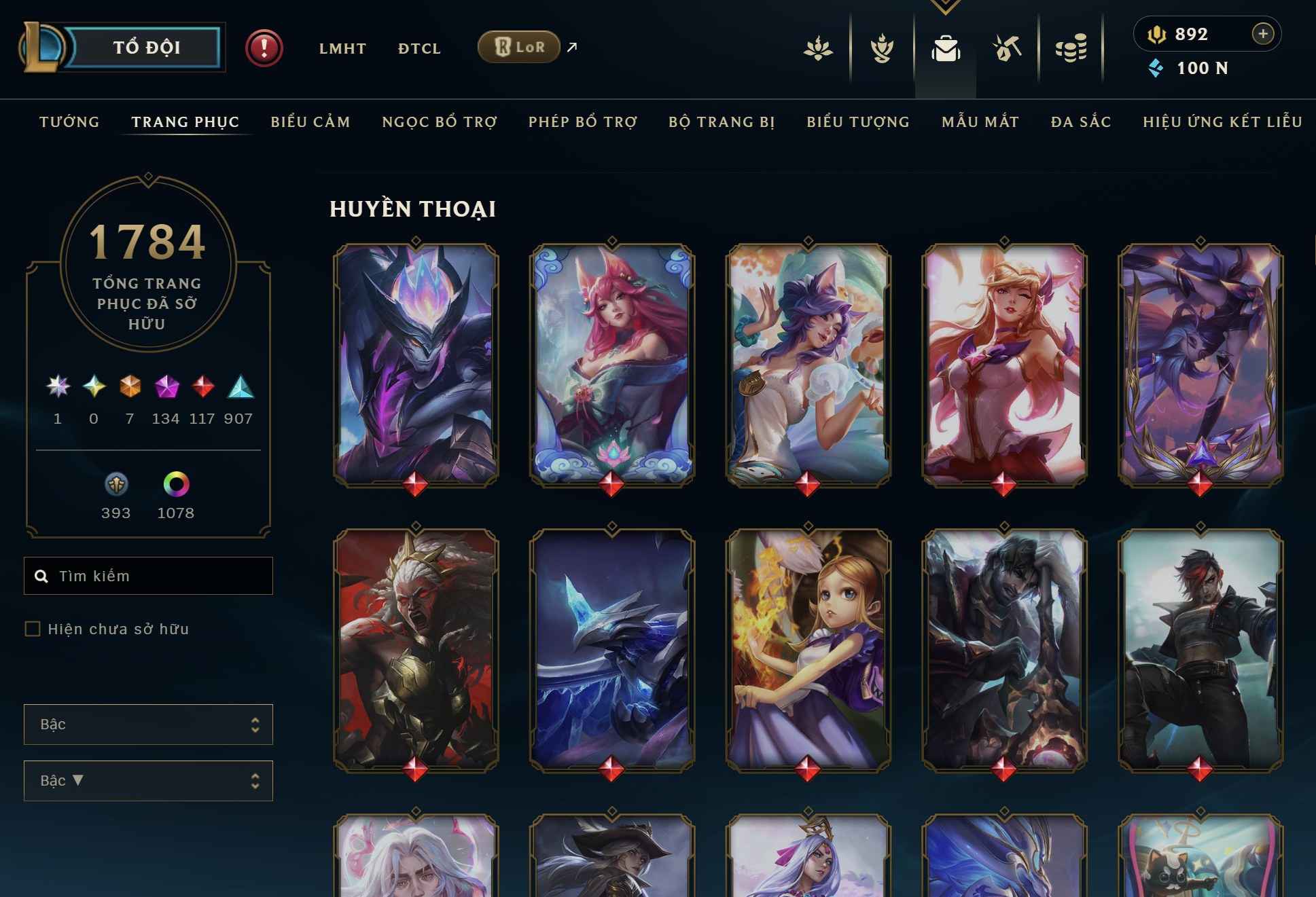Open the second Bậc sorting dropdown
The image size is (1316, 897).
click(148, 780)
